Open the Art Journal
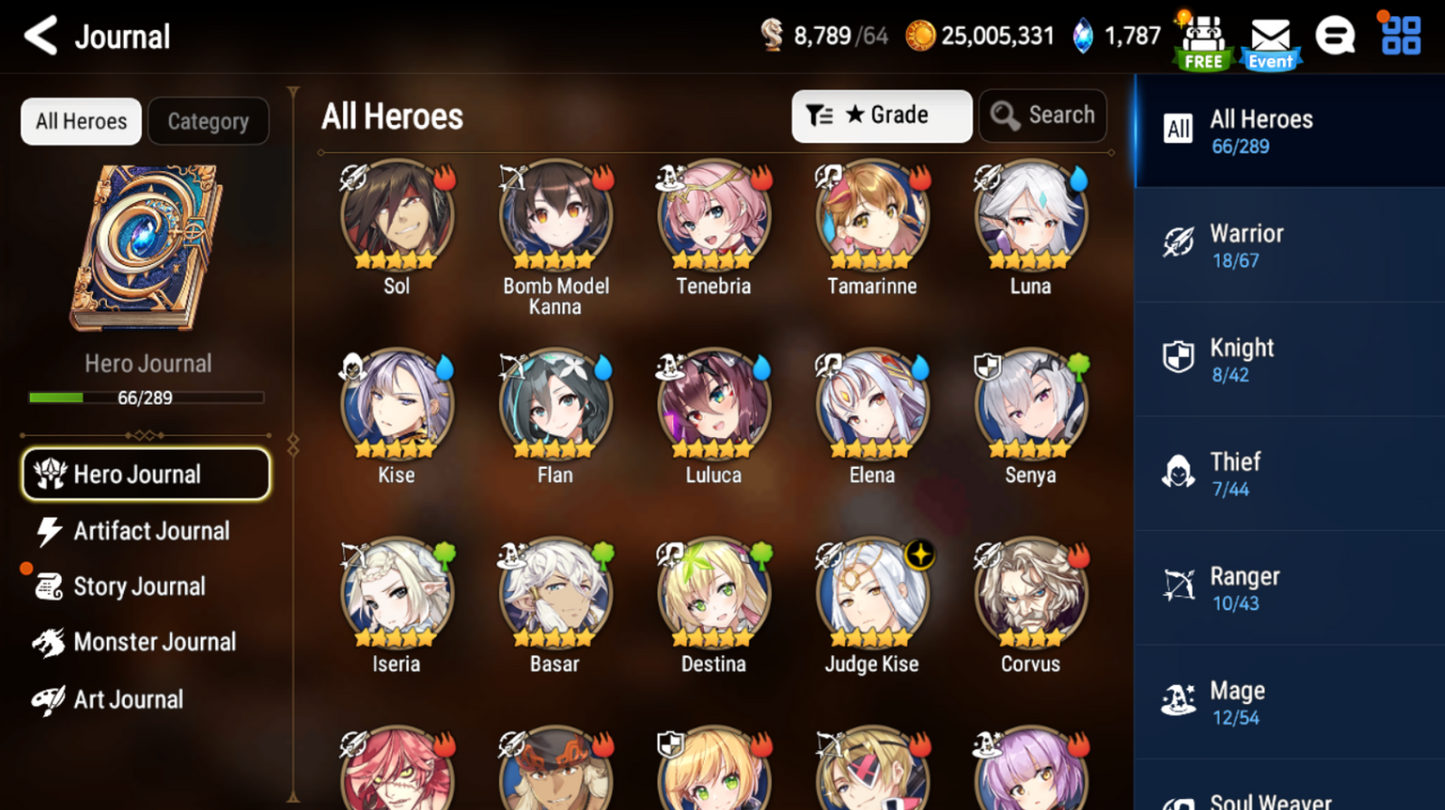This screenshot has width=1445, height=810. click(x=128, y=699)
